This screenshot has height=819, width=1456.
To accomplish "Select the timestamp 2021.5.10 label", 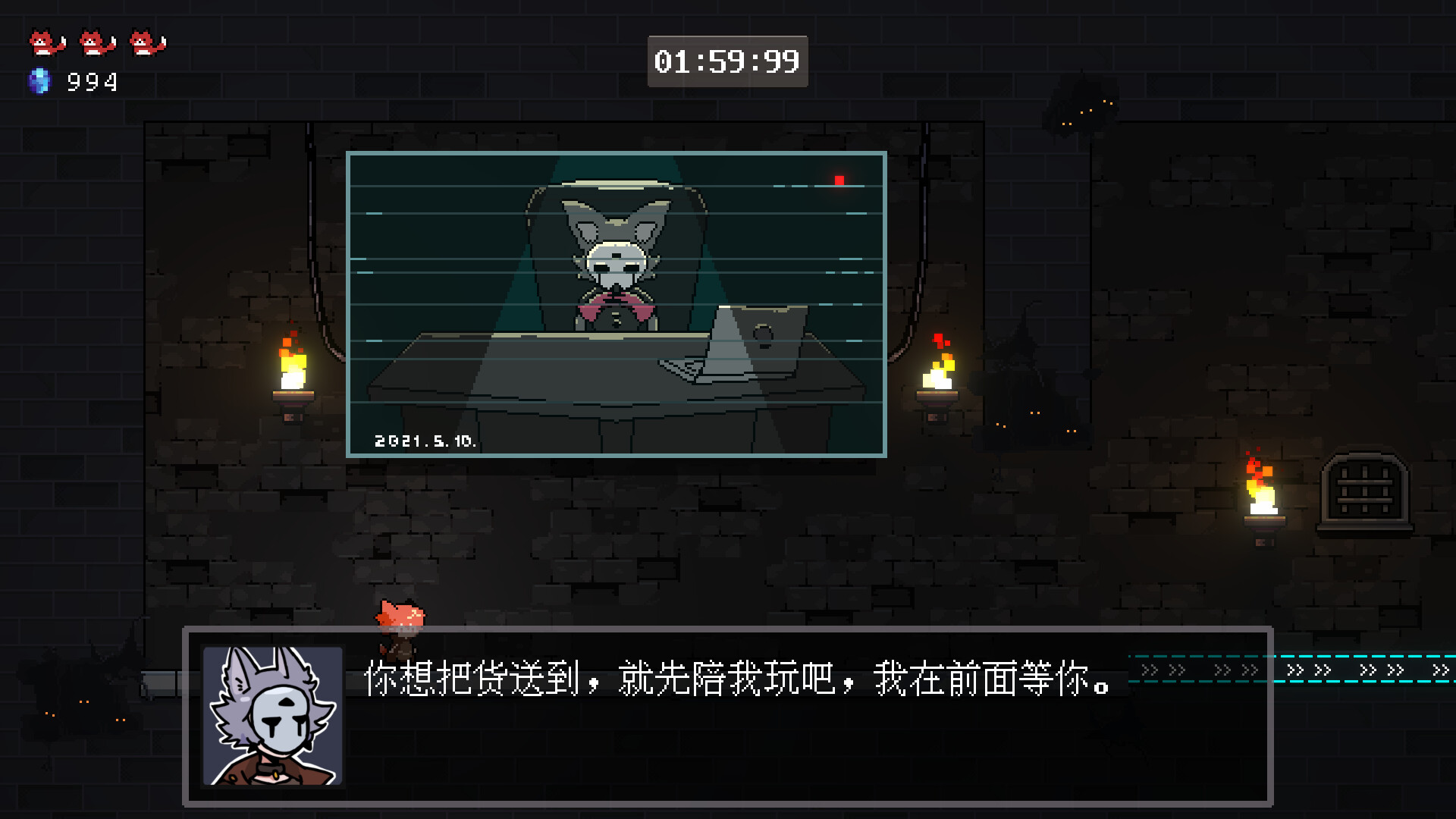I will tap(425, 440).
